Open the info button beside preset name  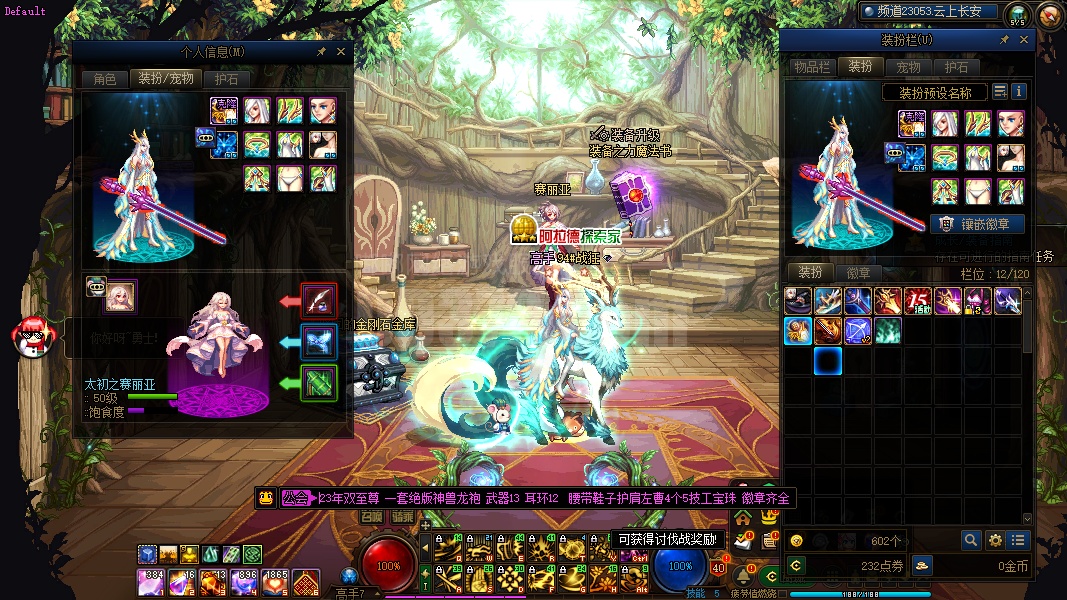tap(1019, 92)
